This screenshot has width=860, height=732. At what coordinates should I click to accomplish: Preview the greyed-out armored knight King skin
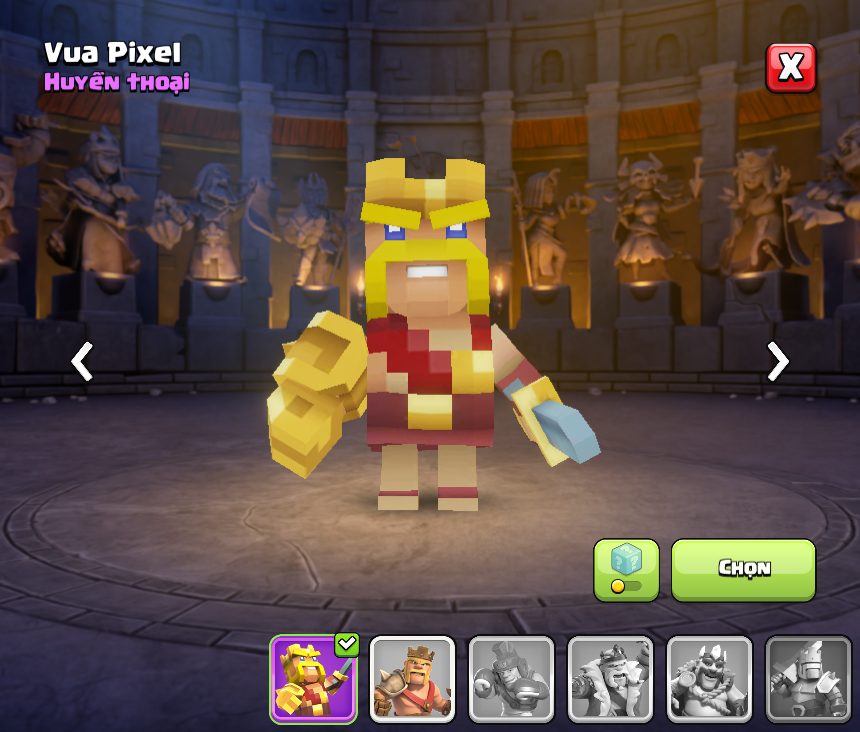808,679
